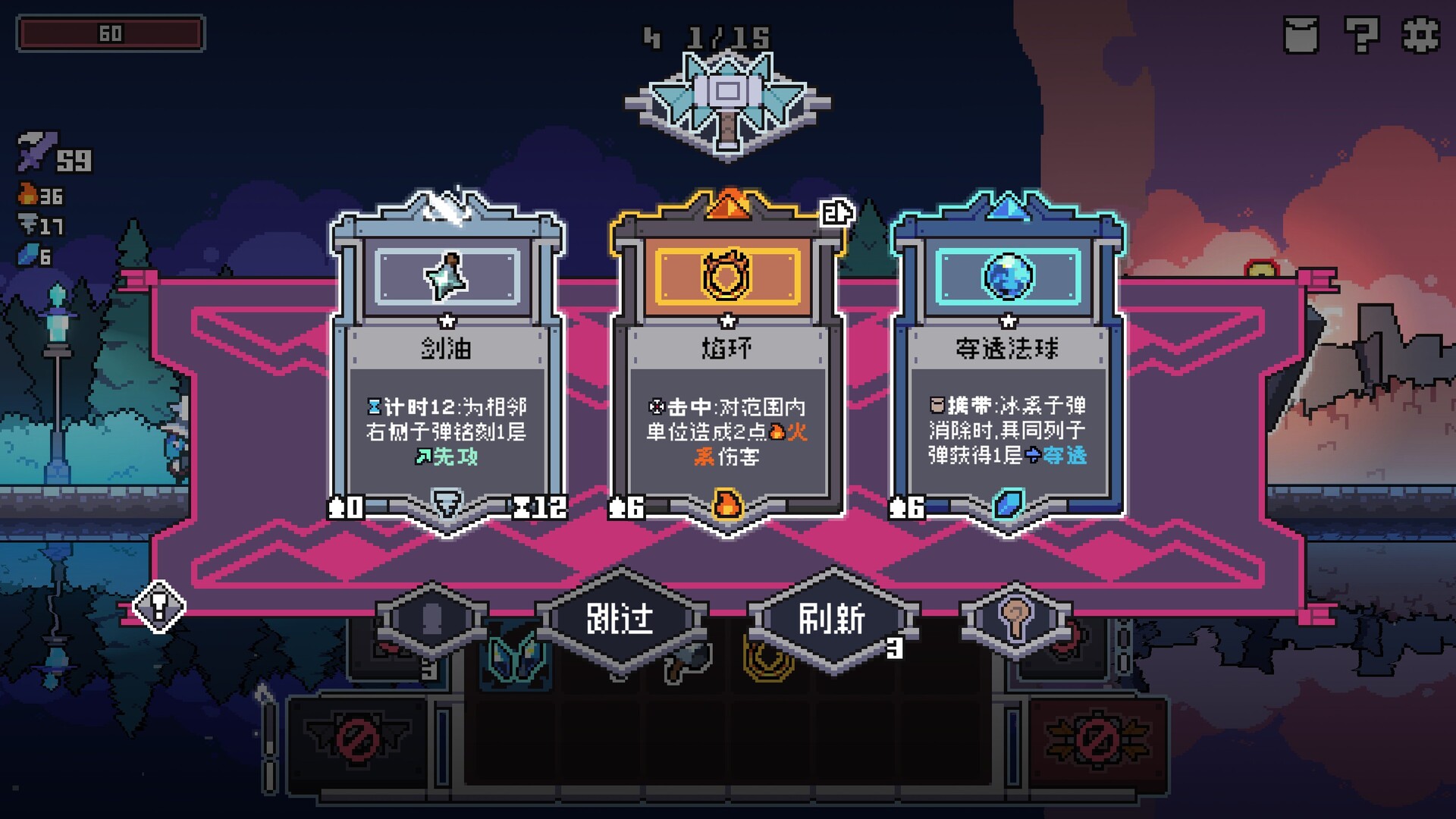Click the 2x badge on the 焰环 card
The image size is (1456, 819).
(x=837, y=213)
